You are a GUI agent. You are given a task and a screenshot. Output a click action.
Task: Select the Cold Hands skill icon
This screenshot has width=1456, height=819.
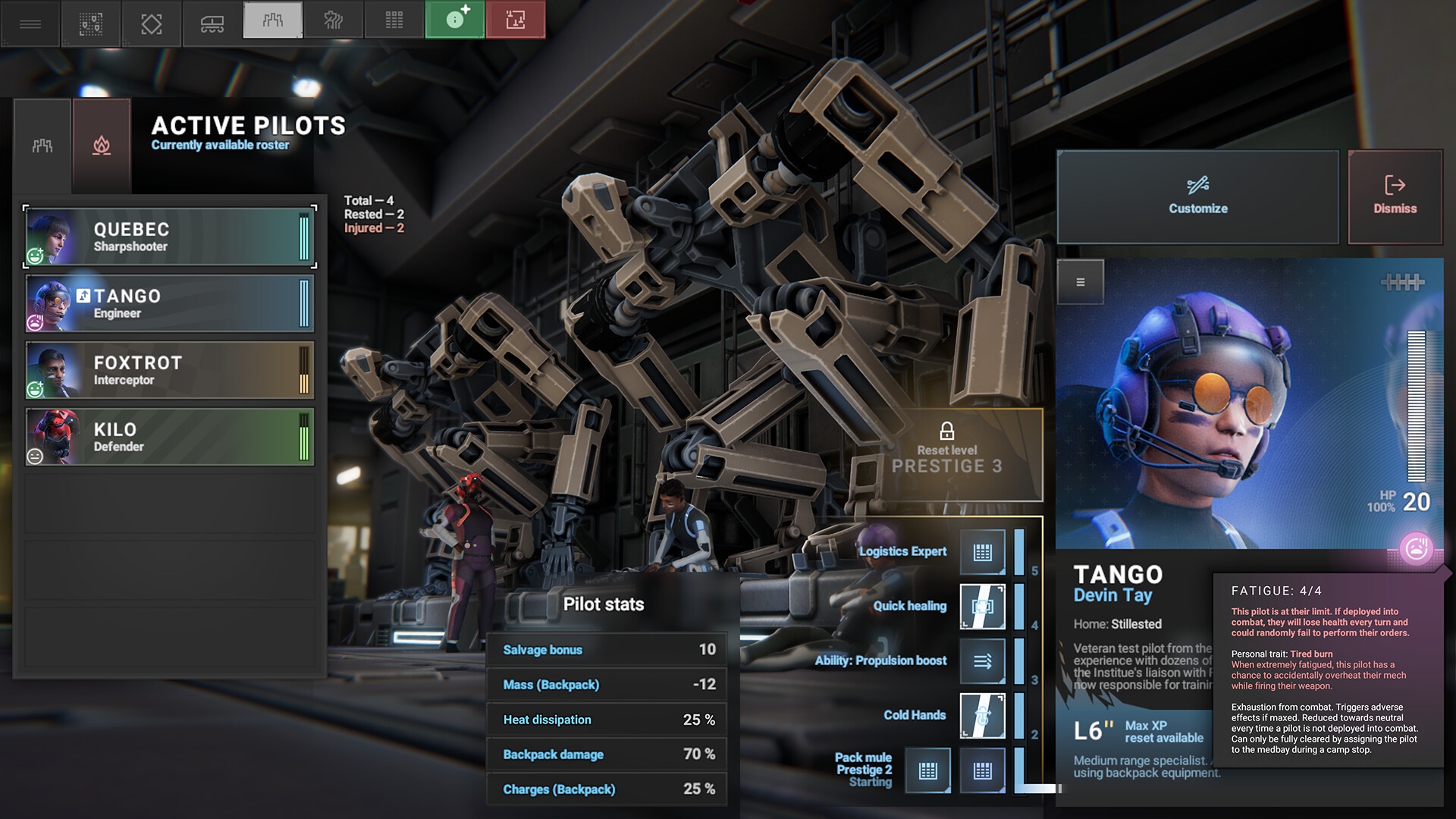click(983, 716)
